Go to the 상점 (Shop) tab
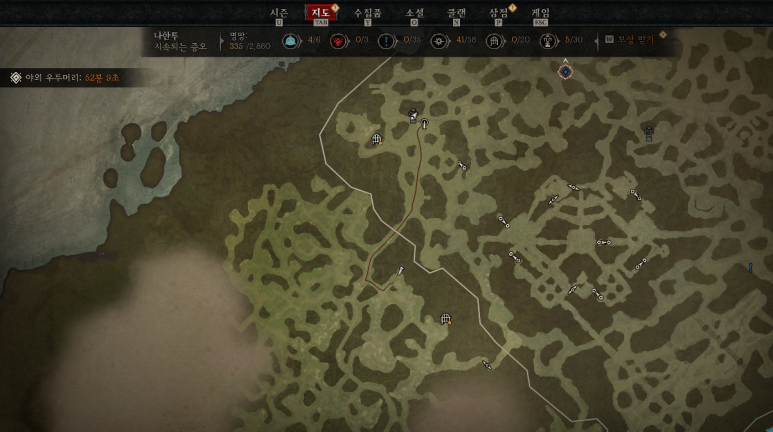The image size is (773, 432). (498, 13)
